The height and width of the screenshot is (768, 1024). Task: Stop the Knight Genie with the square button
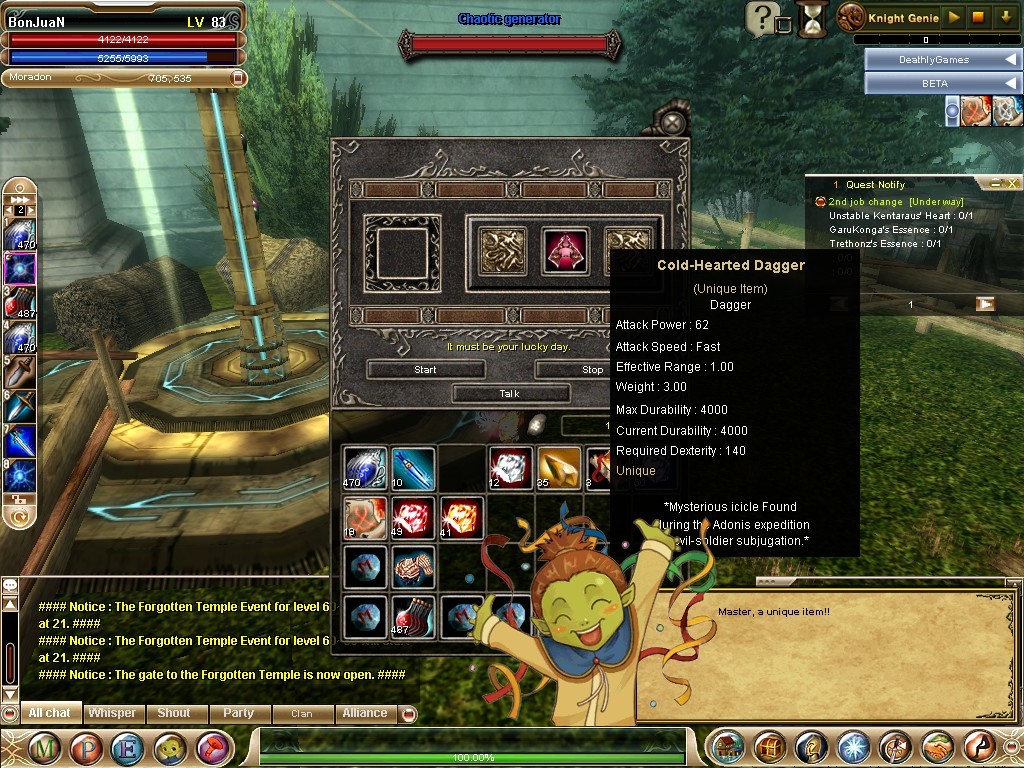(x=979, y=17)
